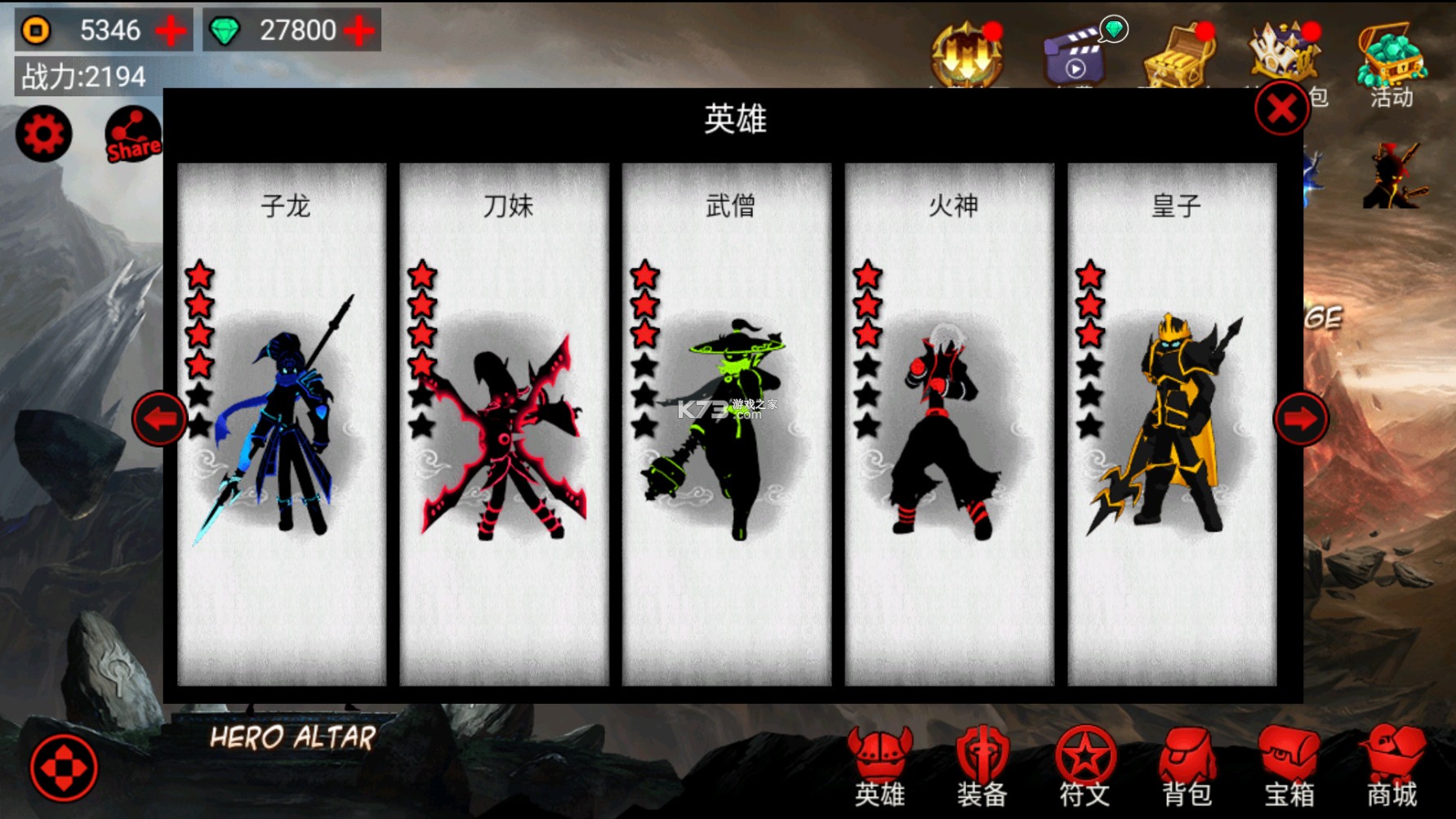1456x819 pixels.
Task: Browse previous heroes with left arrow
Action: 161,419
